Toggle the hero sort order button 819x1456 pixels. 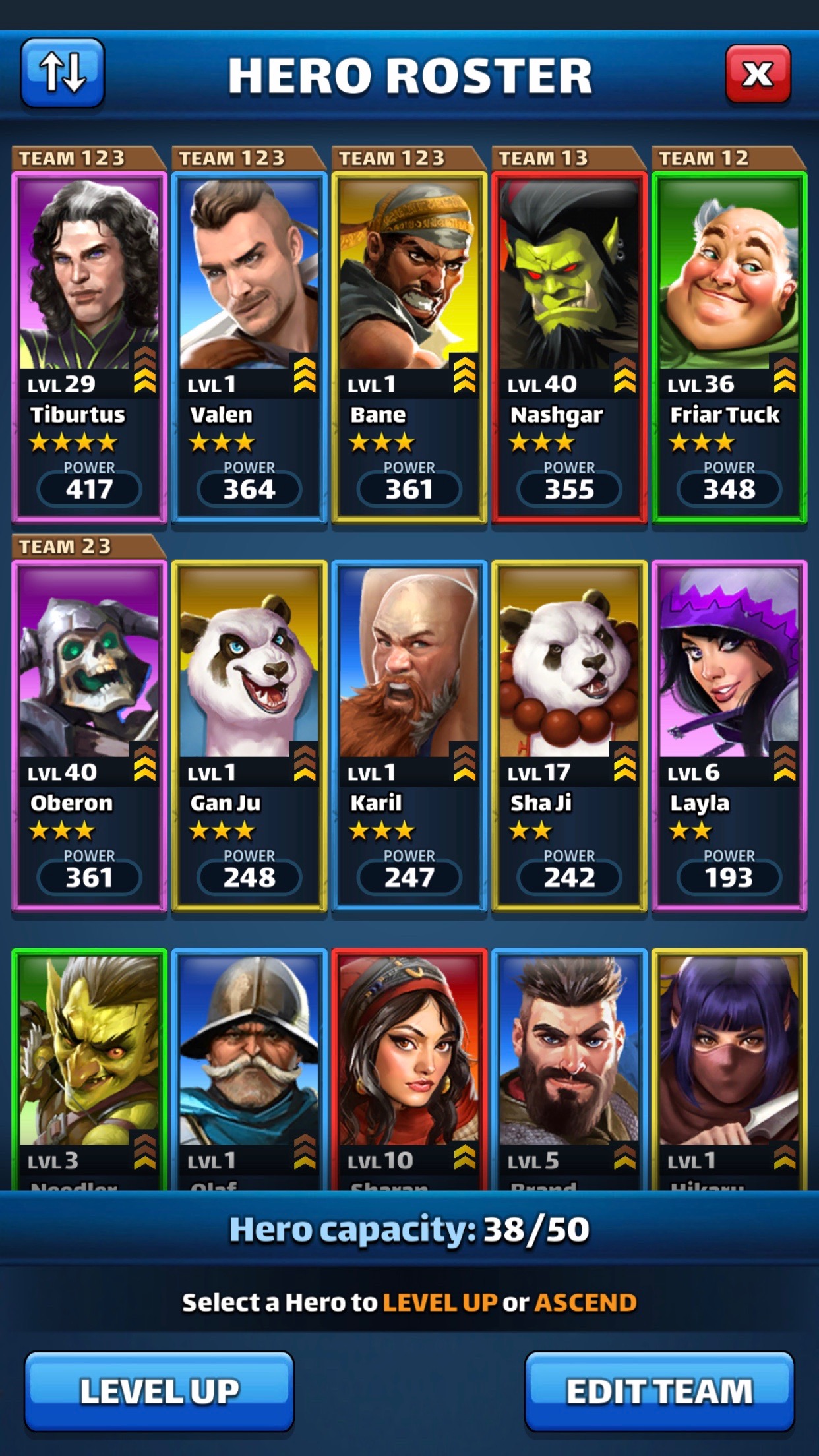tap(63, 73)
